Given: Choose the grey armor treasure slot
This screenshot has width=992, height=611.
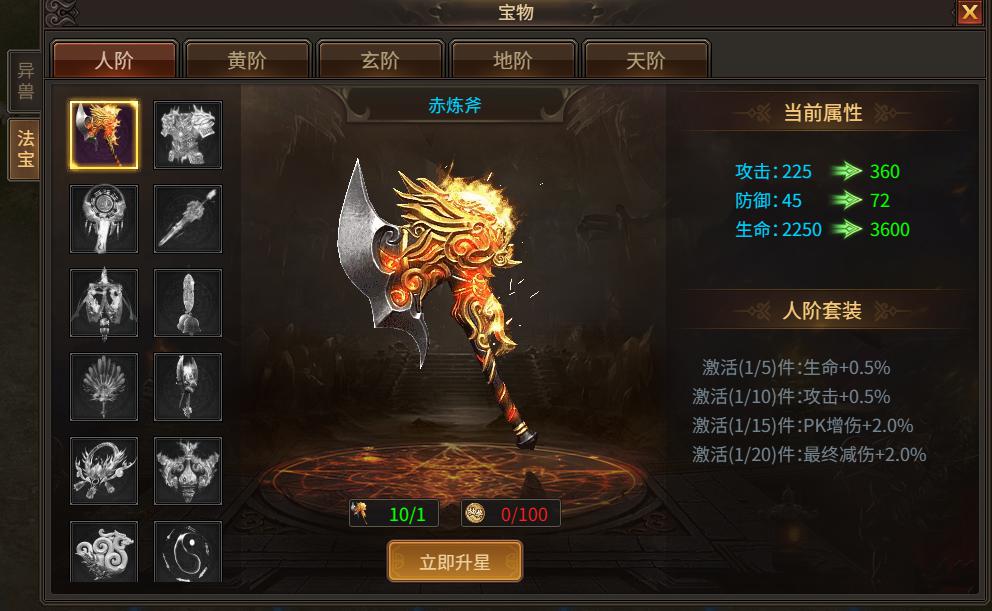Looking at the screenshot, I should pos(188,135).
